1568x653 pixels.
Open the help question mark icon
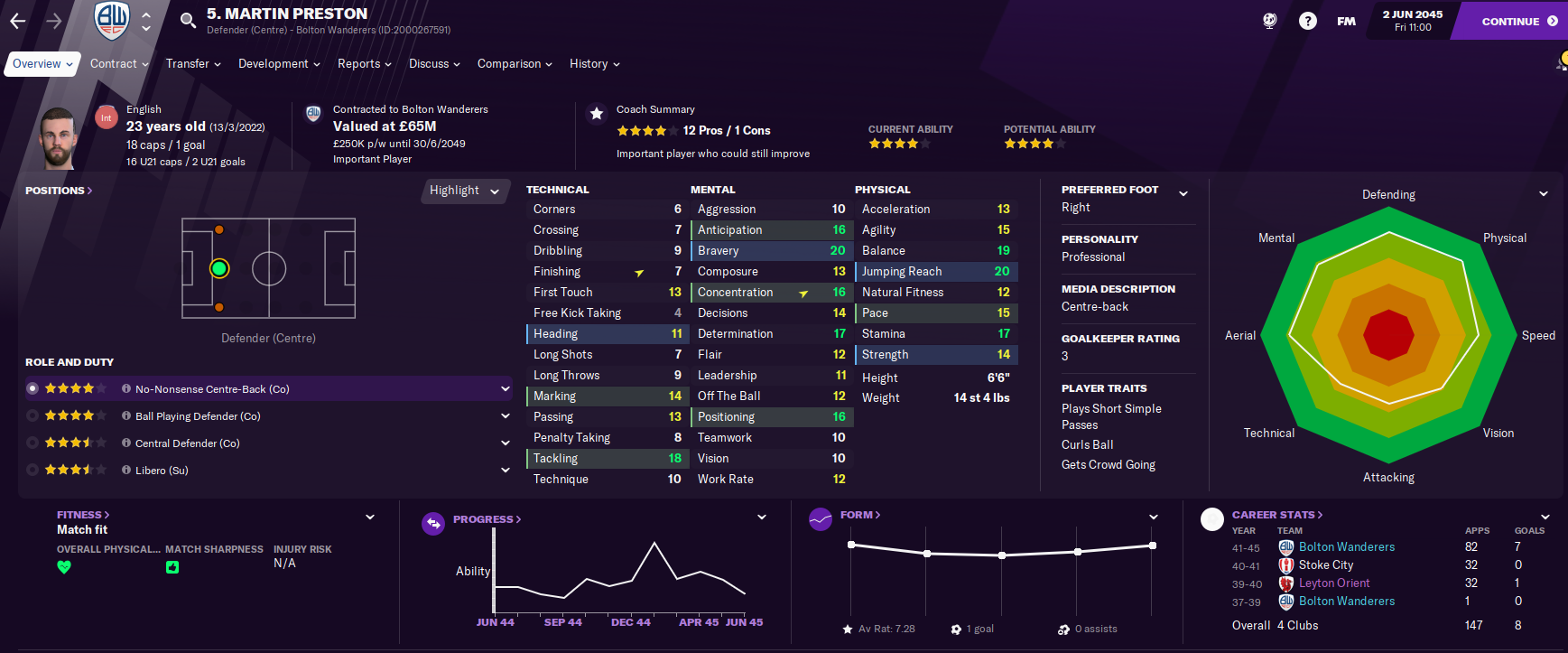(1307, 21)
